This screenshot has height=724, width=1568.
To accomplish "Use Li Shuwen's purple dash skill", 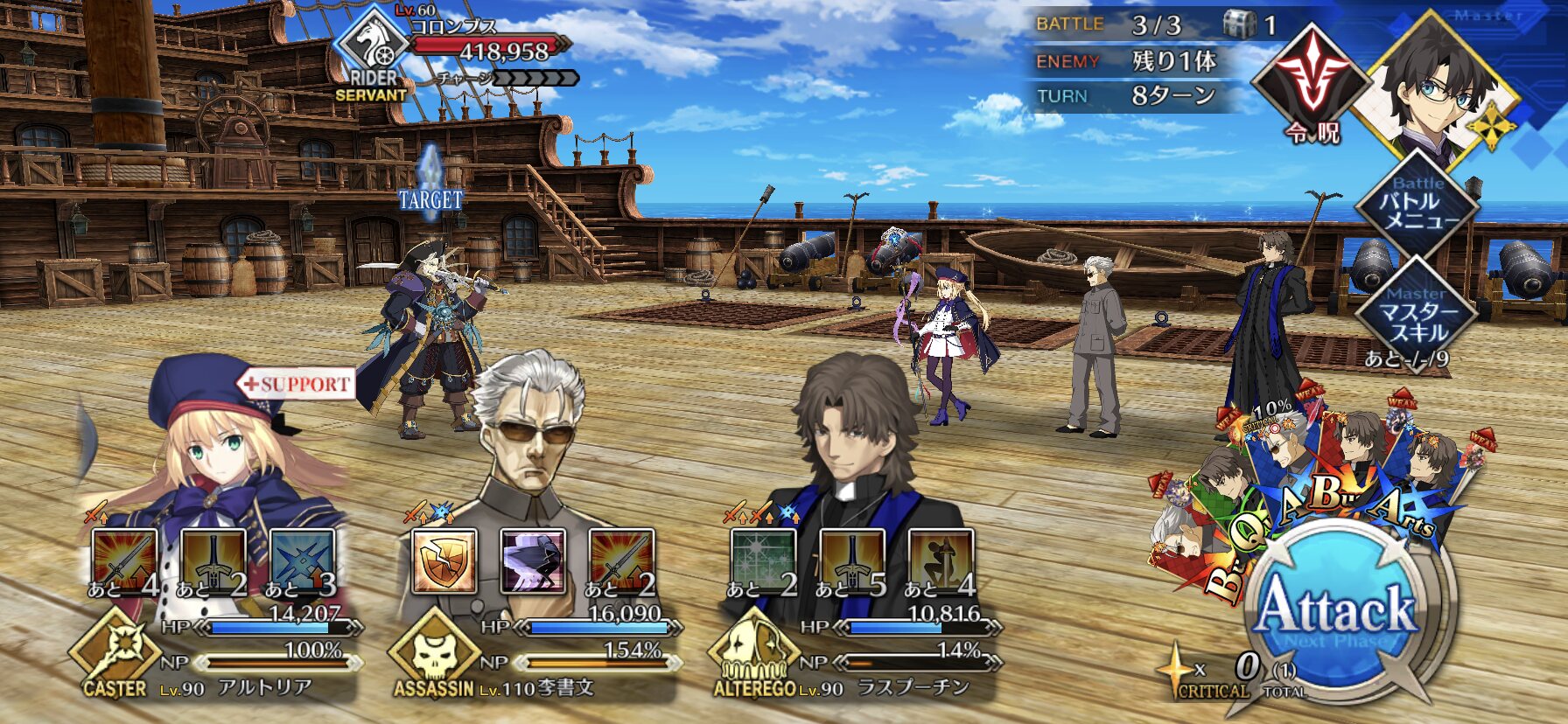I will 533,561.
